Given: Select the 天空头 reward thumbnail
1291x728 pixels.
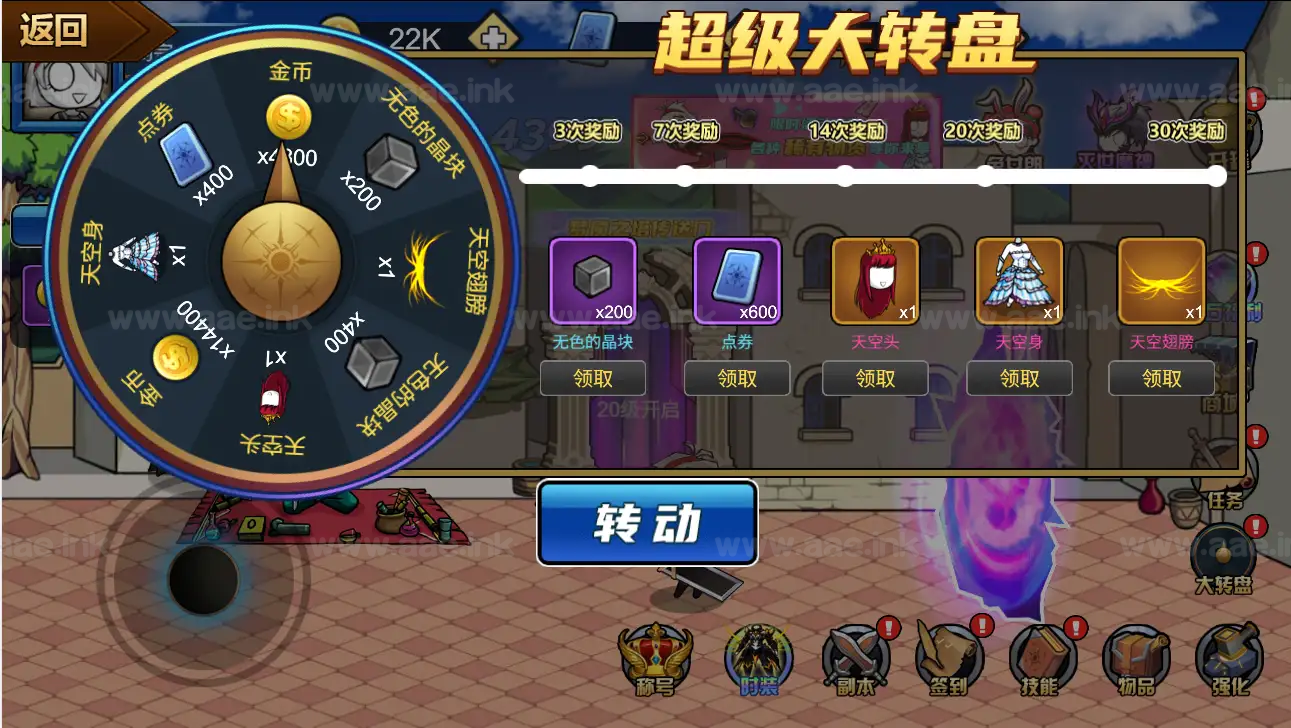Looking at the screenshot, I should click(875, 280).
